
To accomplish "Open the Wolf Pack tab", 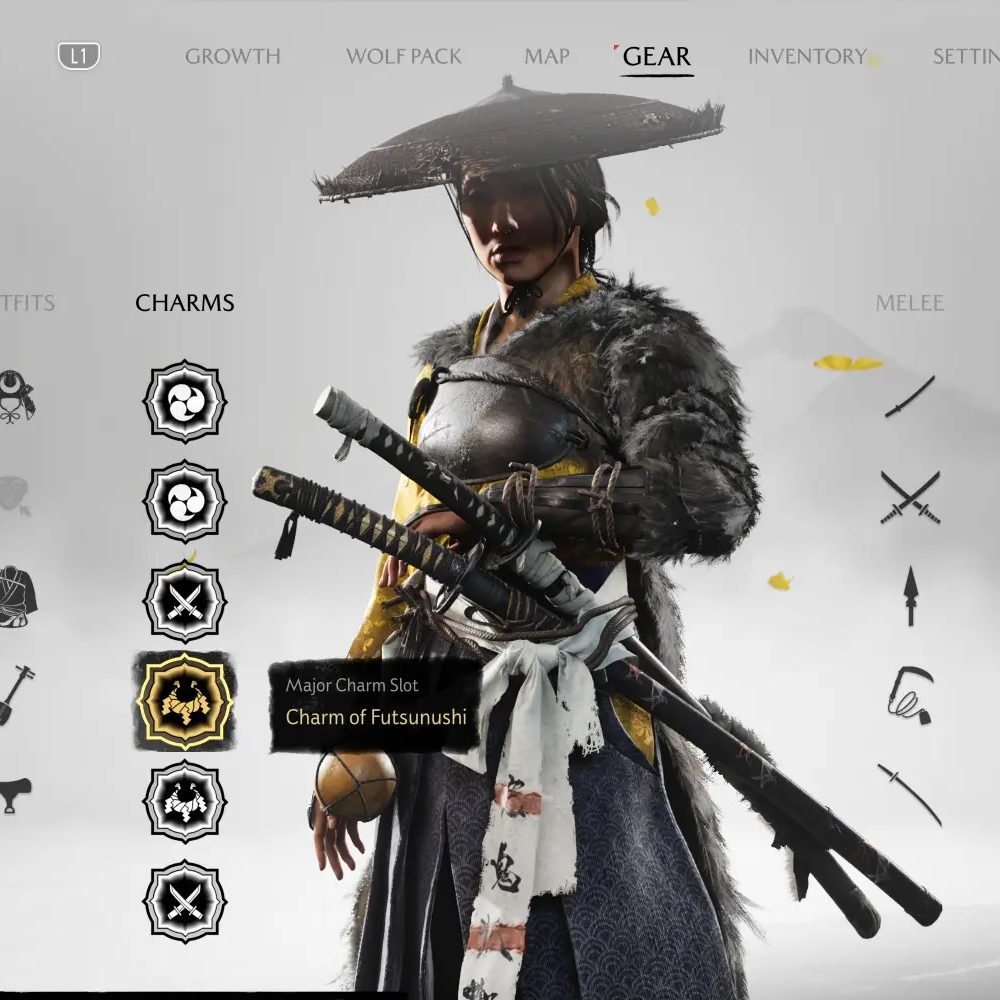I will 403,56.
